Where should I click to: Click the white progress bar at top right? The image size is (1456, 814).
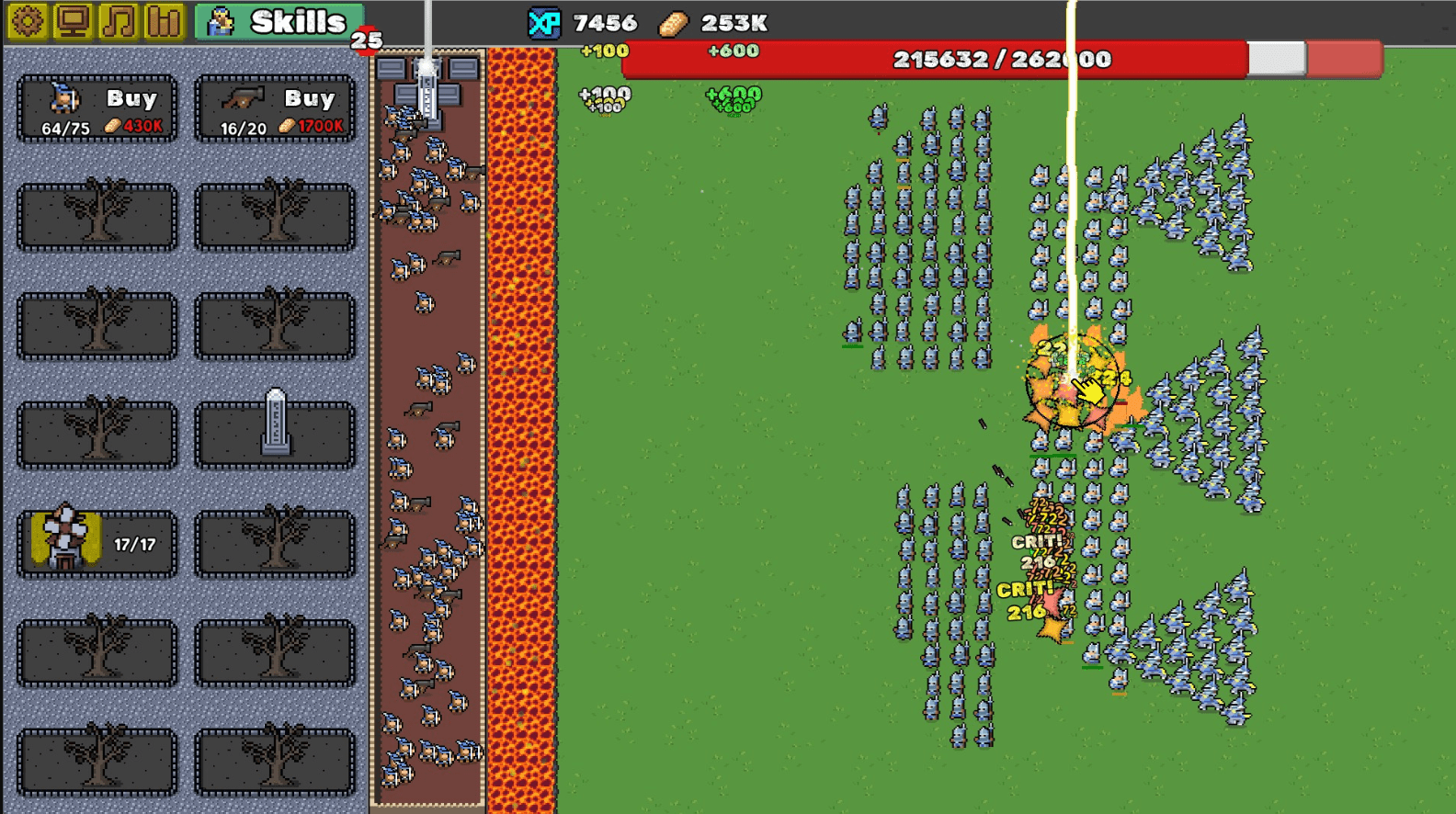tap(1275, 58)
